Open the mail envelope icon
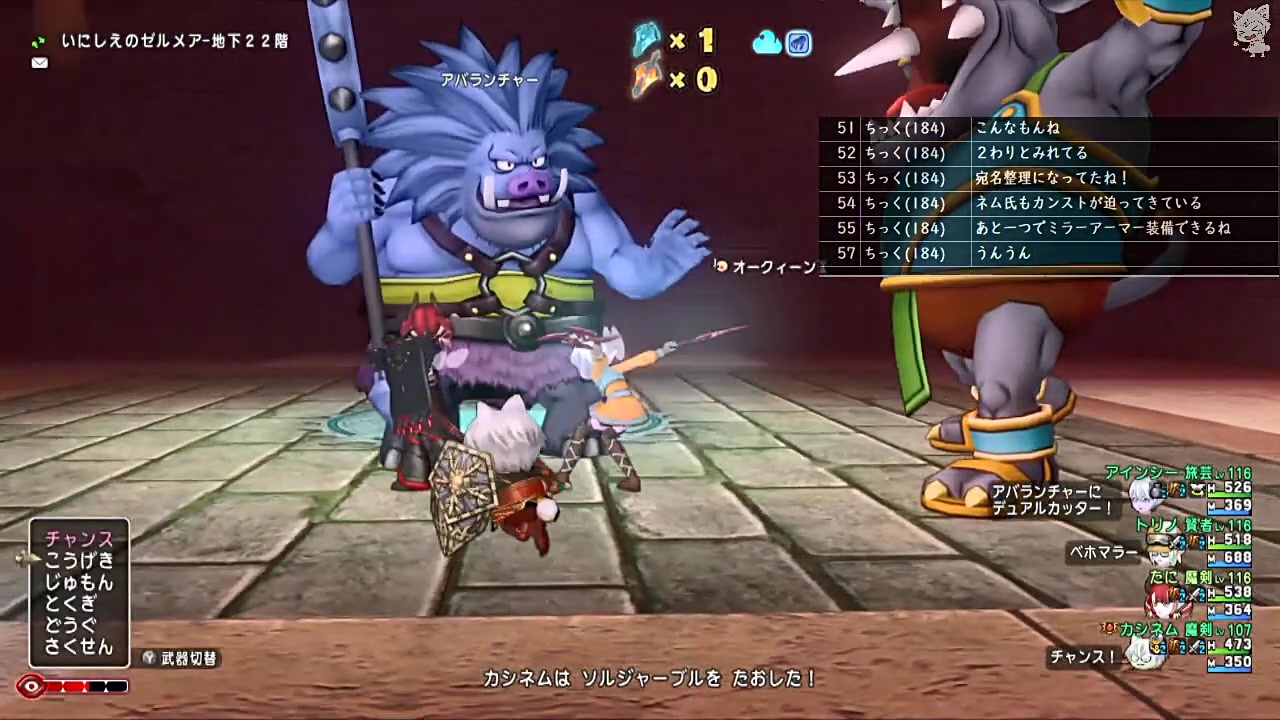 [40, 63]
